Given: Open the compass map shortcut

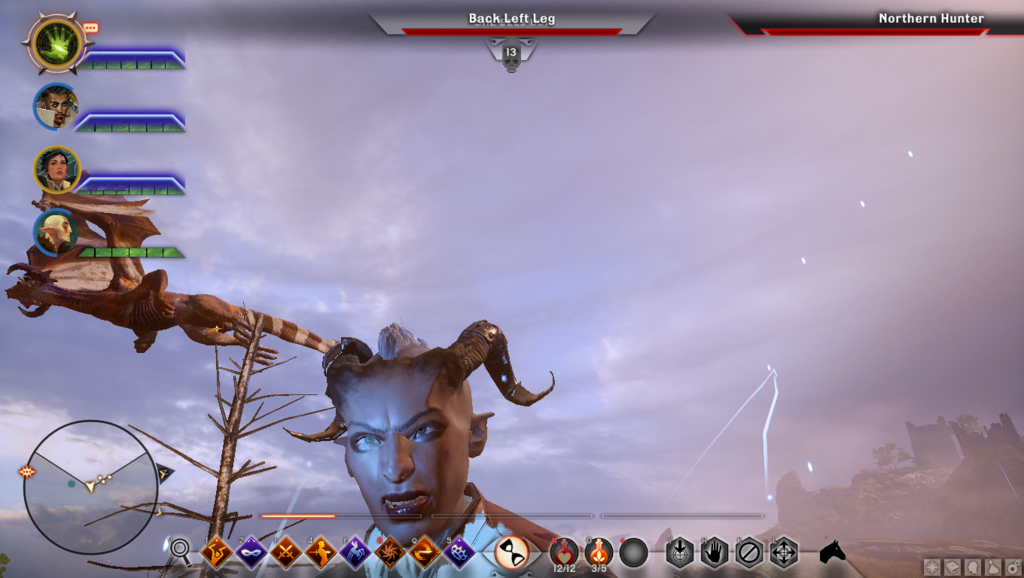Looking at the screenshot, I should (x=932, y=567).
